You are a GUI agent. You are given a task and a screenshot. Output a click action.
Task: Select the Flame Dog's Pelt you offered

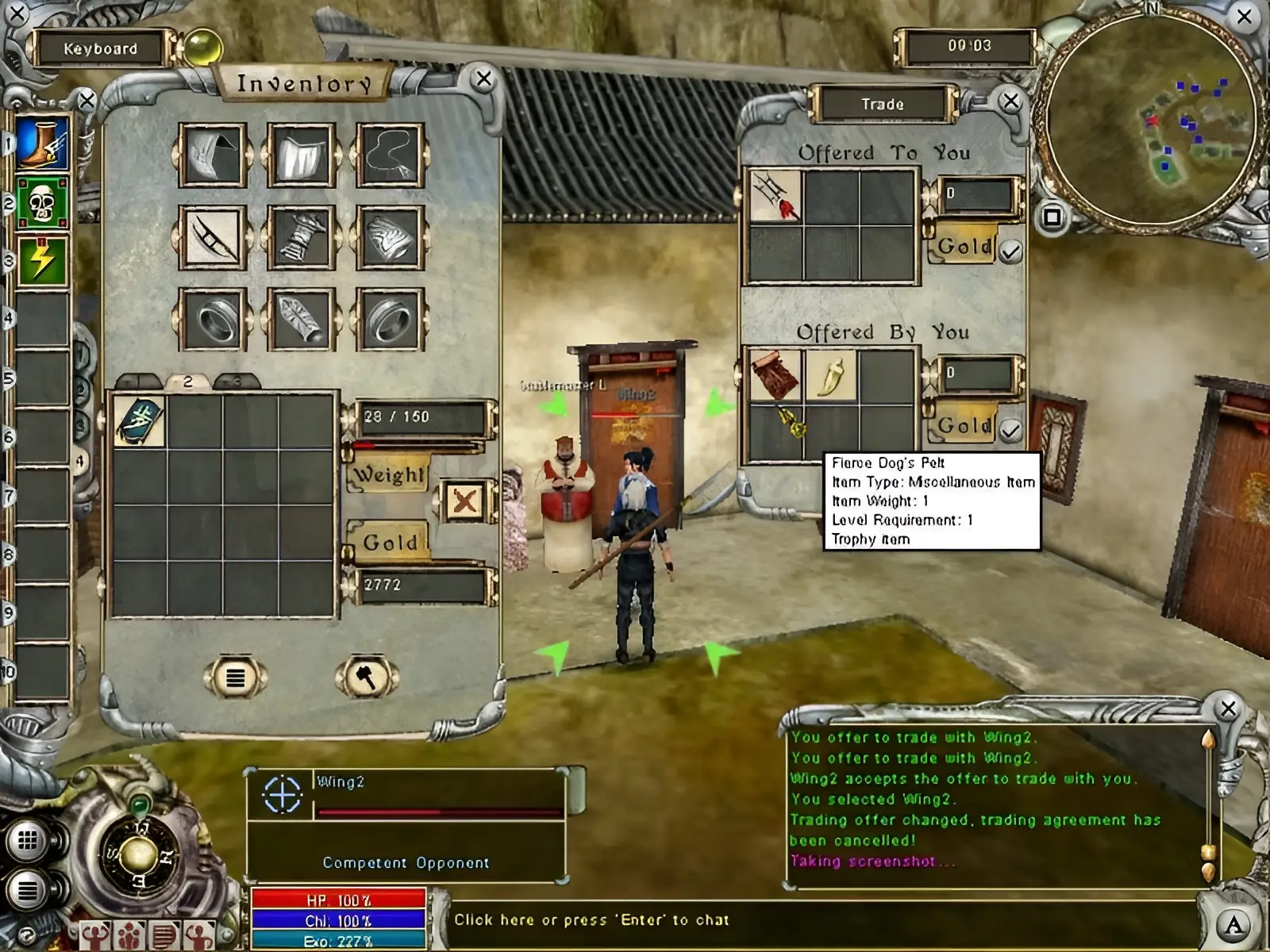pyautogui.click(x=775, y=375)
